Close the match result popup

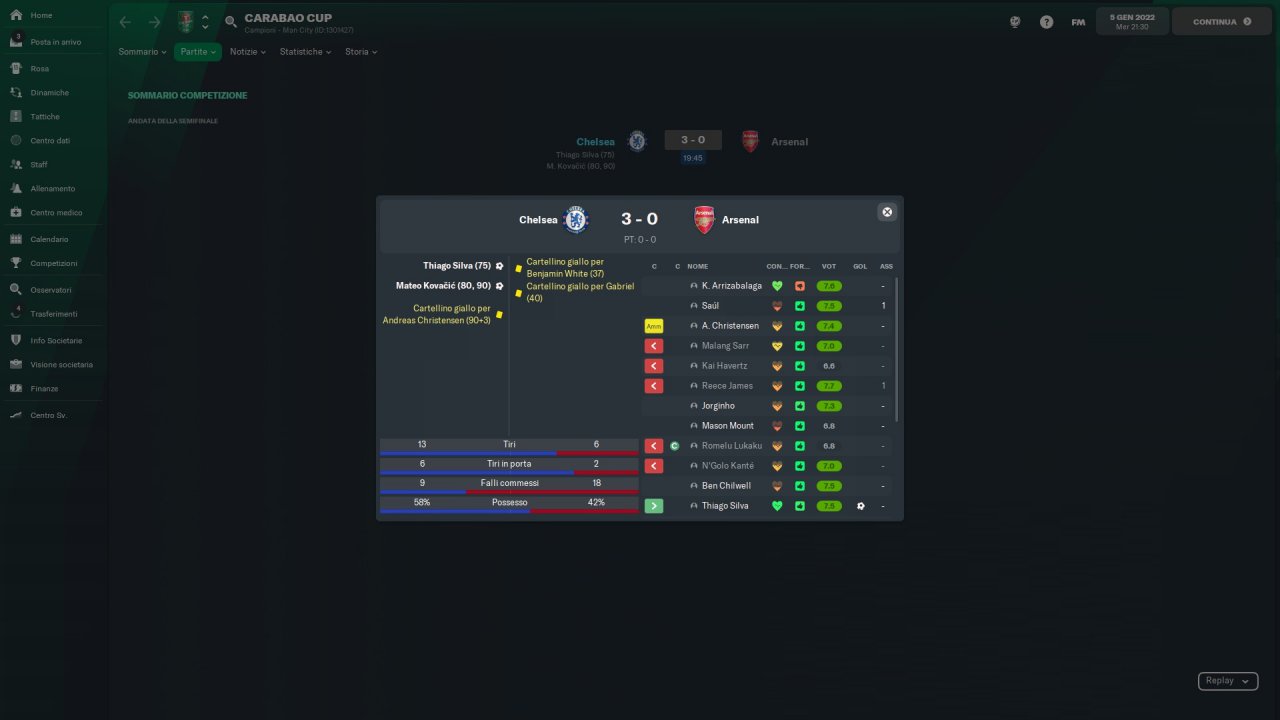(x=886, y=212)
